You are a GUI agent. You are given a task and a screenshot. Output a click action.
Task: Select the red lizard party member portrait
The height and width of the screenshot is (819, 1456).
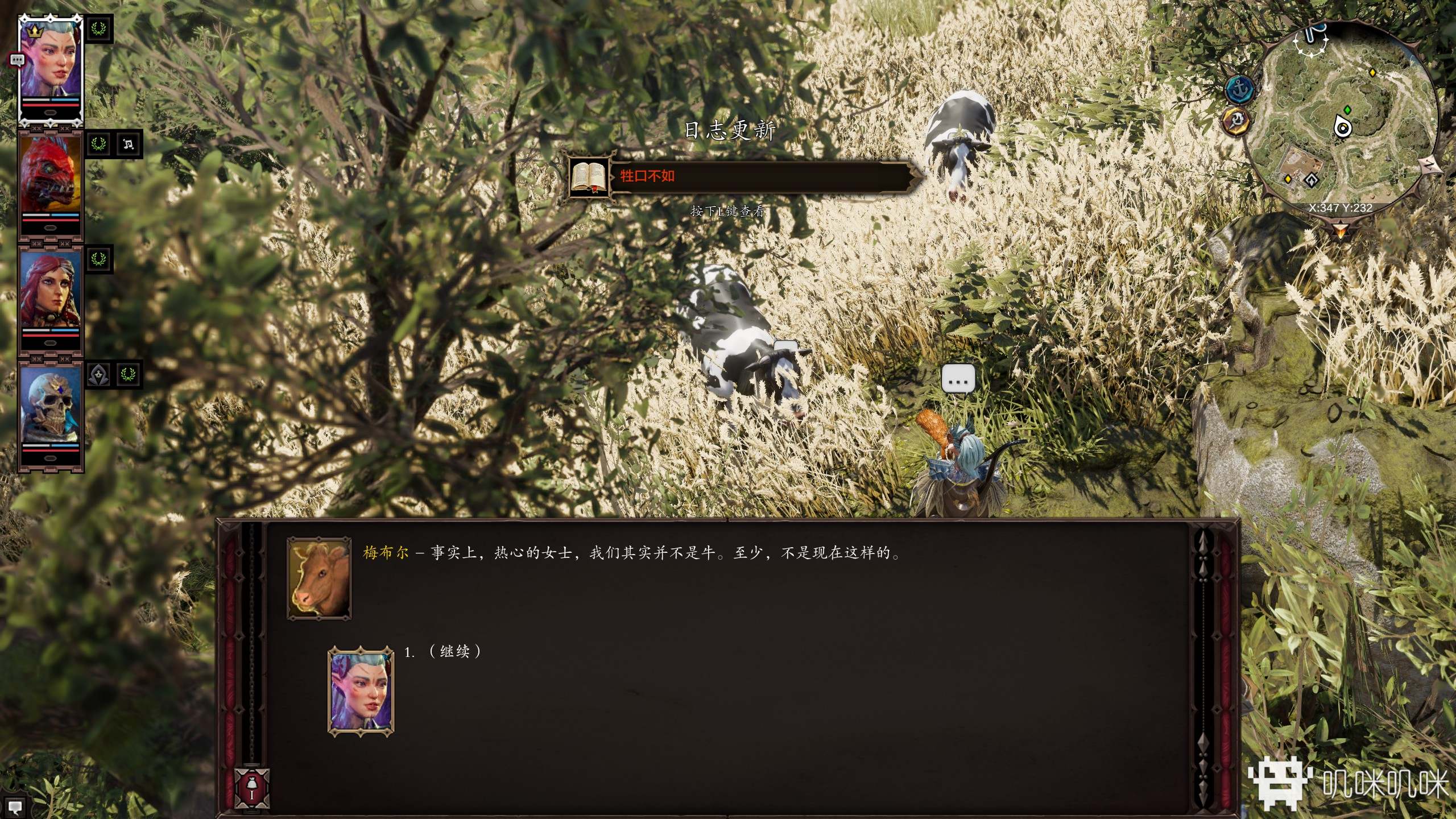coord(49,177)
